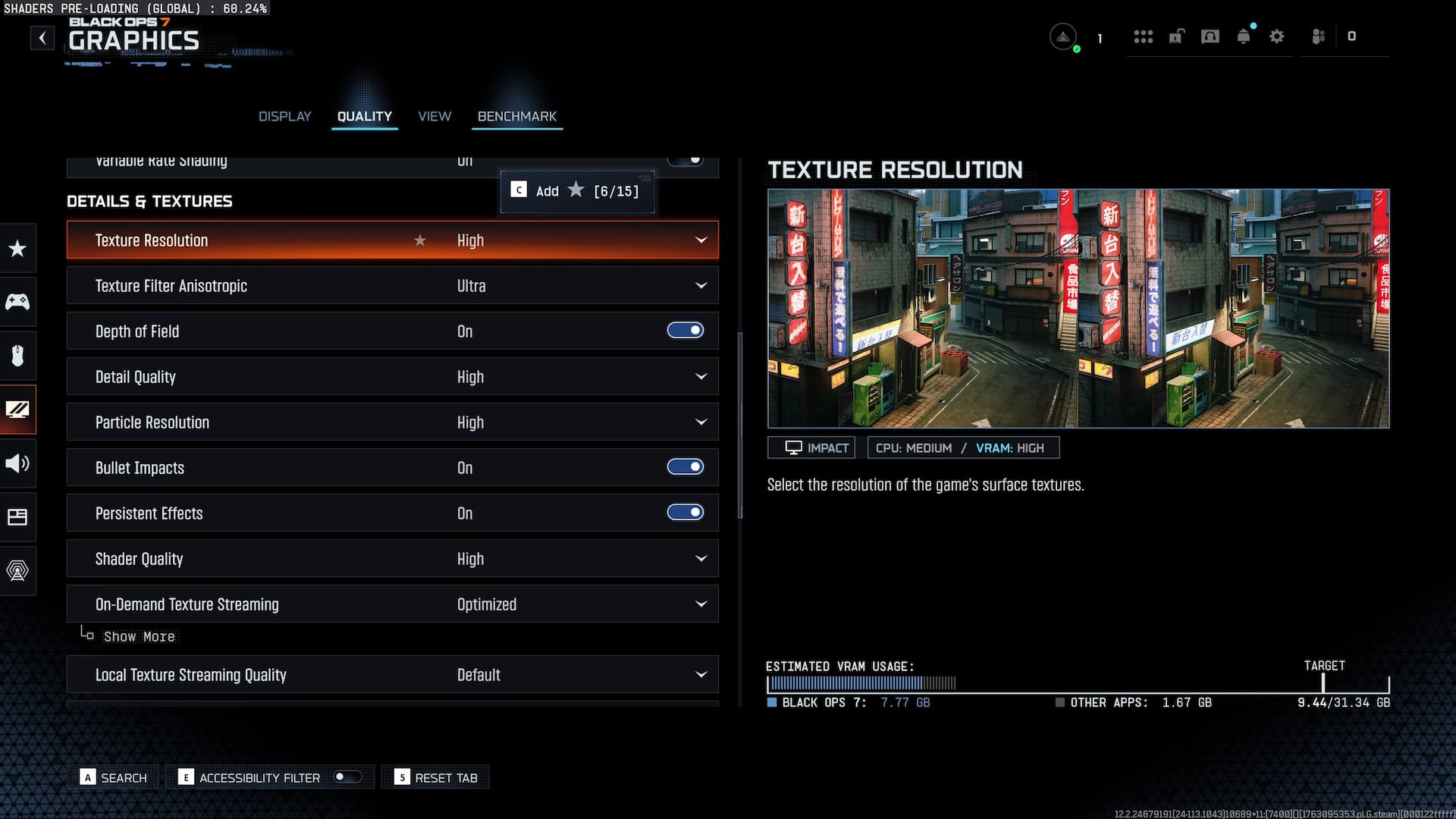Screen dimensions: 1456x819
Task: Turn off Persistent Effects
Action: 685,512
